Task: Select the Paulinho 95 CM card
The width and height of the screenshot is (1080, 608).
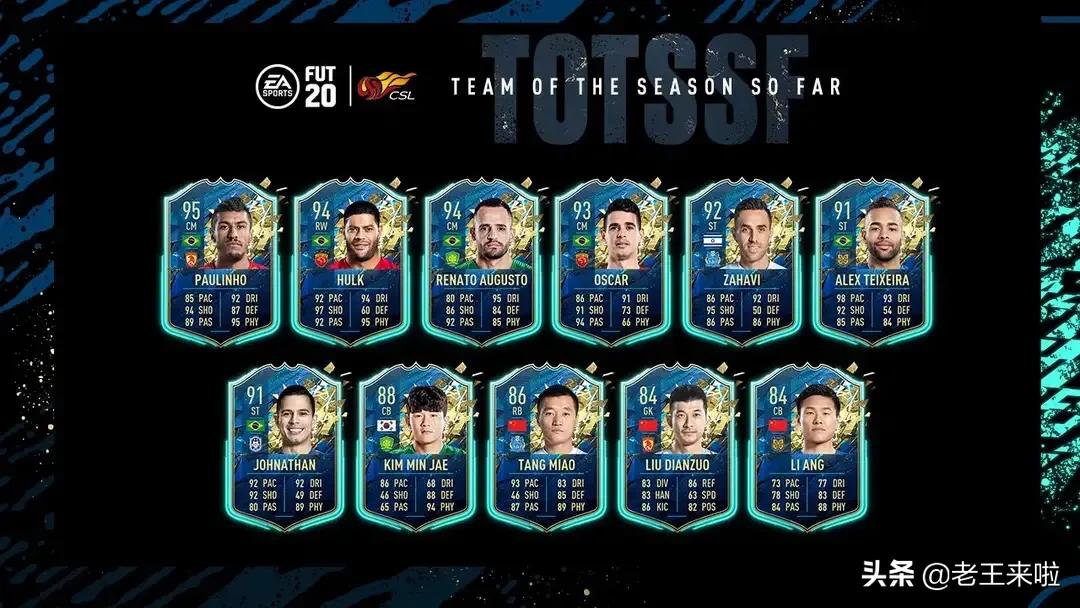Action: click(x=221, y=262)
